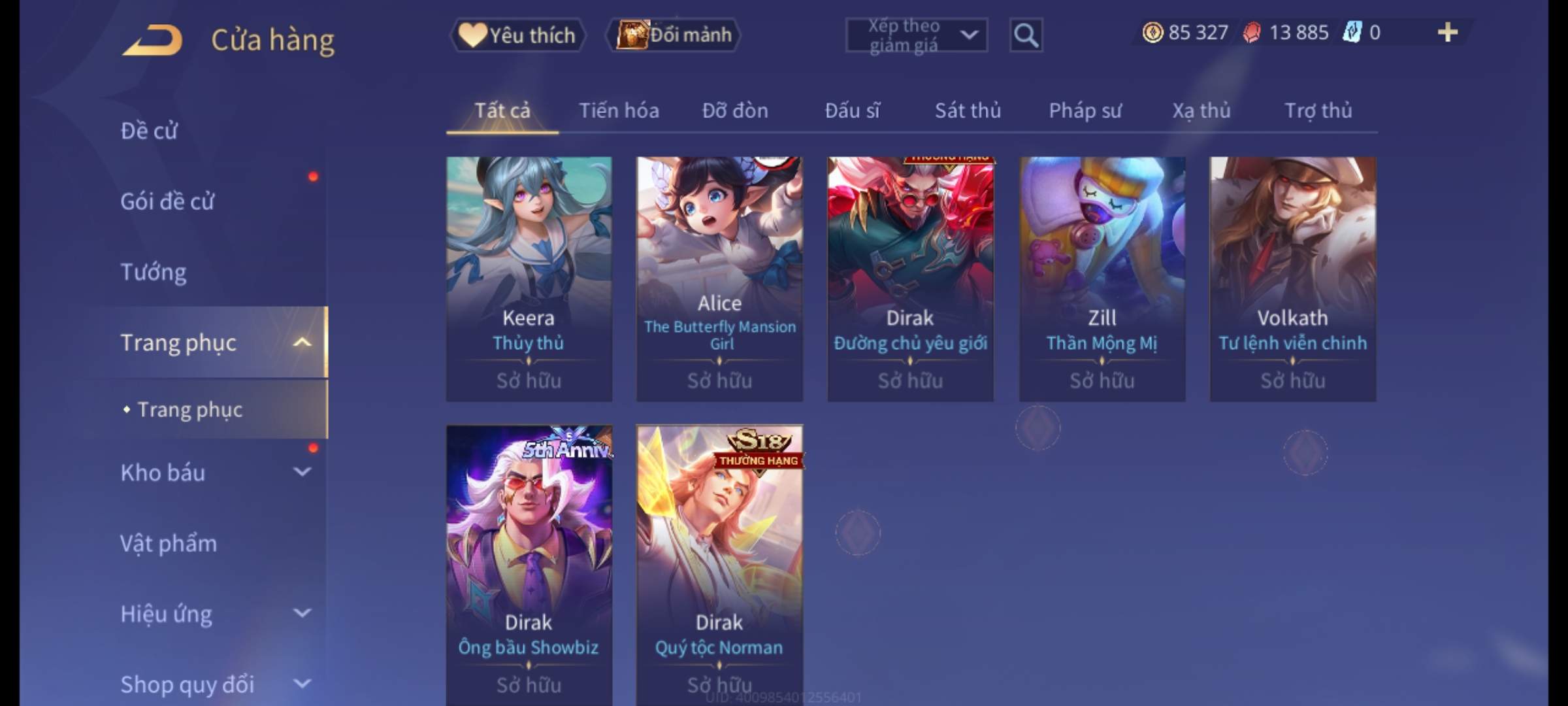The height and width of the screenshot is (706, 1568).
Task: Open the Vật phẩm items section
Action: [x=169, y=544]
